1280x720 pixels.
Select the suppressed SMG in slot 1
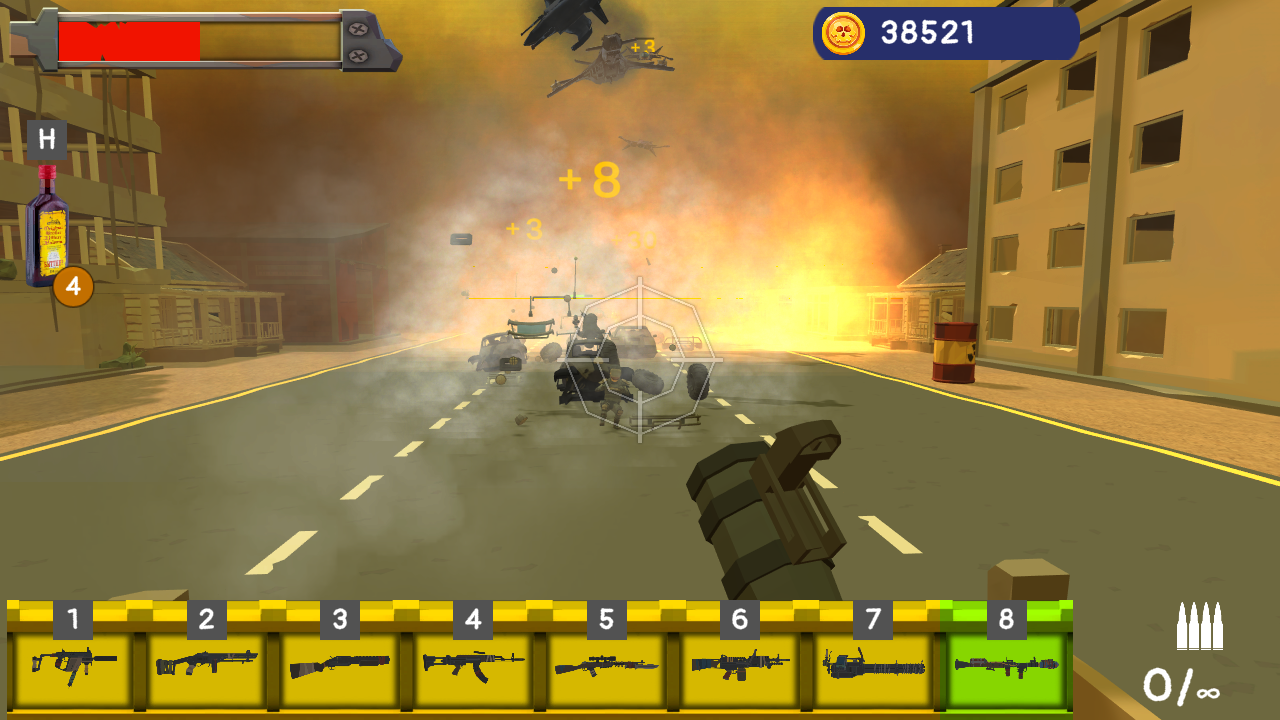pyautogui.click(x=75, y=662)
